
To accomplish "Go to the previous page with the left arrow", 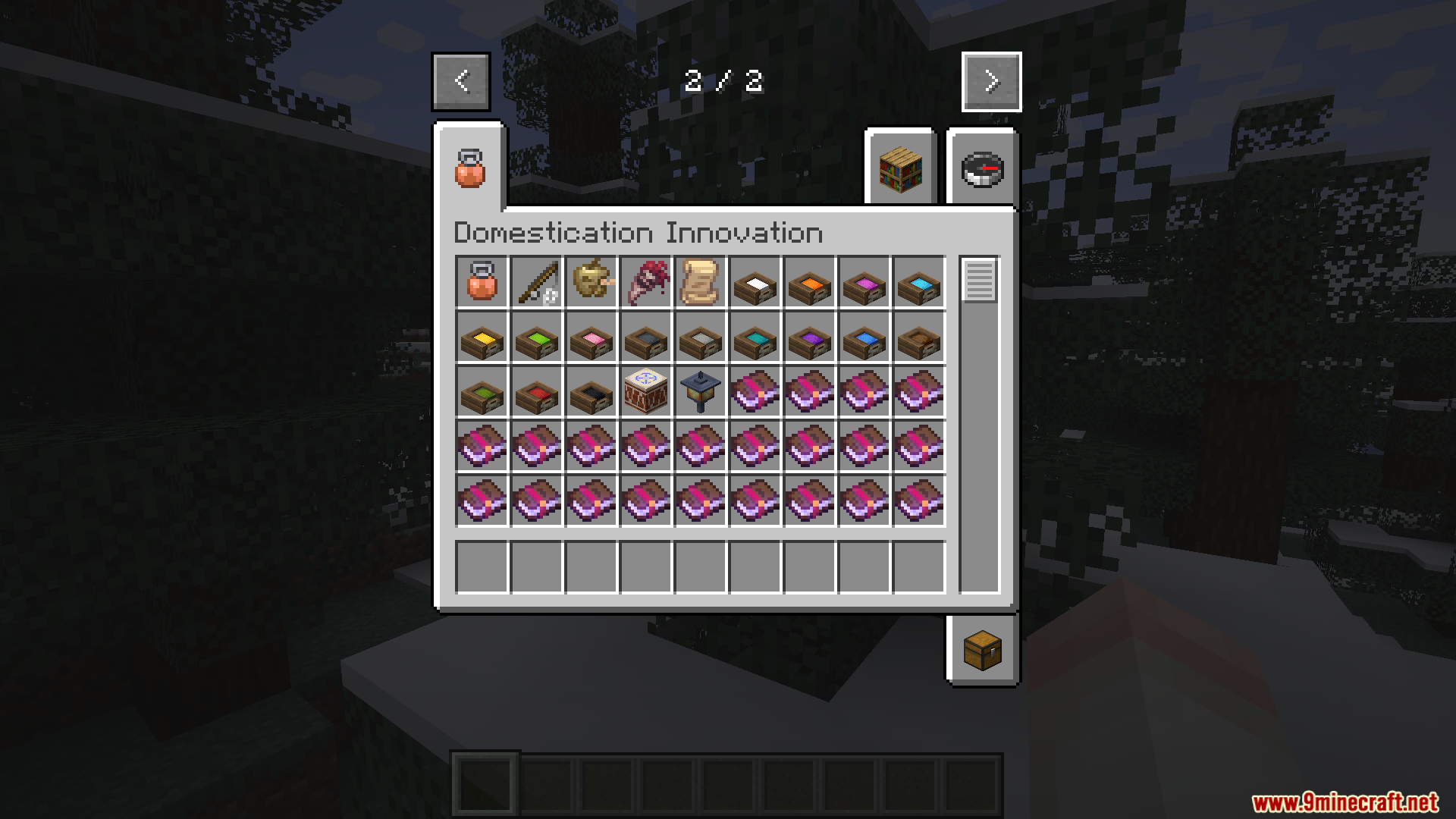I will [460, 81].
